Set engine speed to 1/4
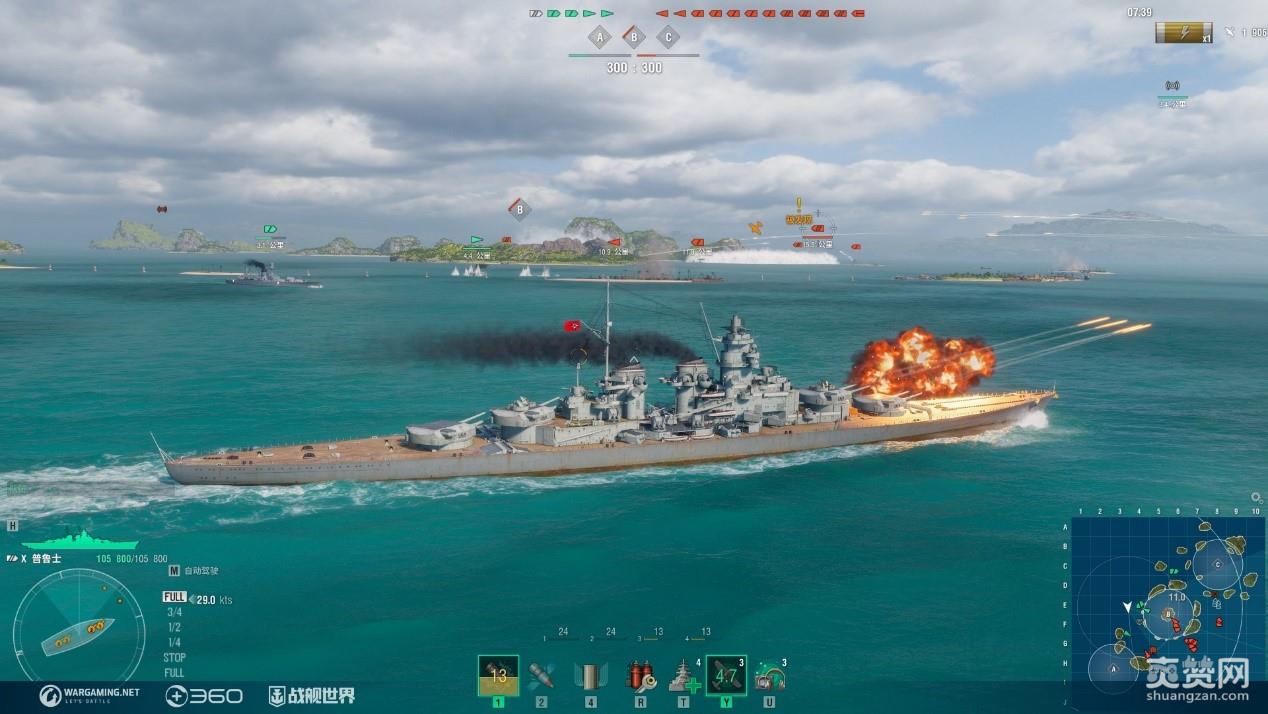The image size is (1268, 714). (x=174, y=642)
